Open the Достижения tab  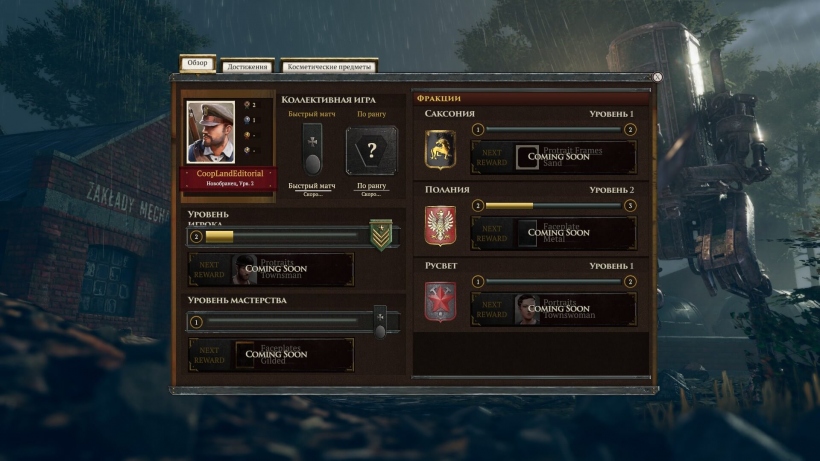point(246,67)
